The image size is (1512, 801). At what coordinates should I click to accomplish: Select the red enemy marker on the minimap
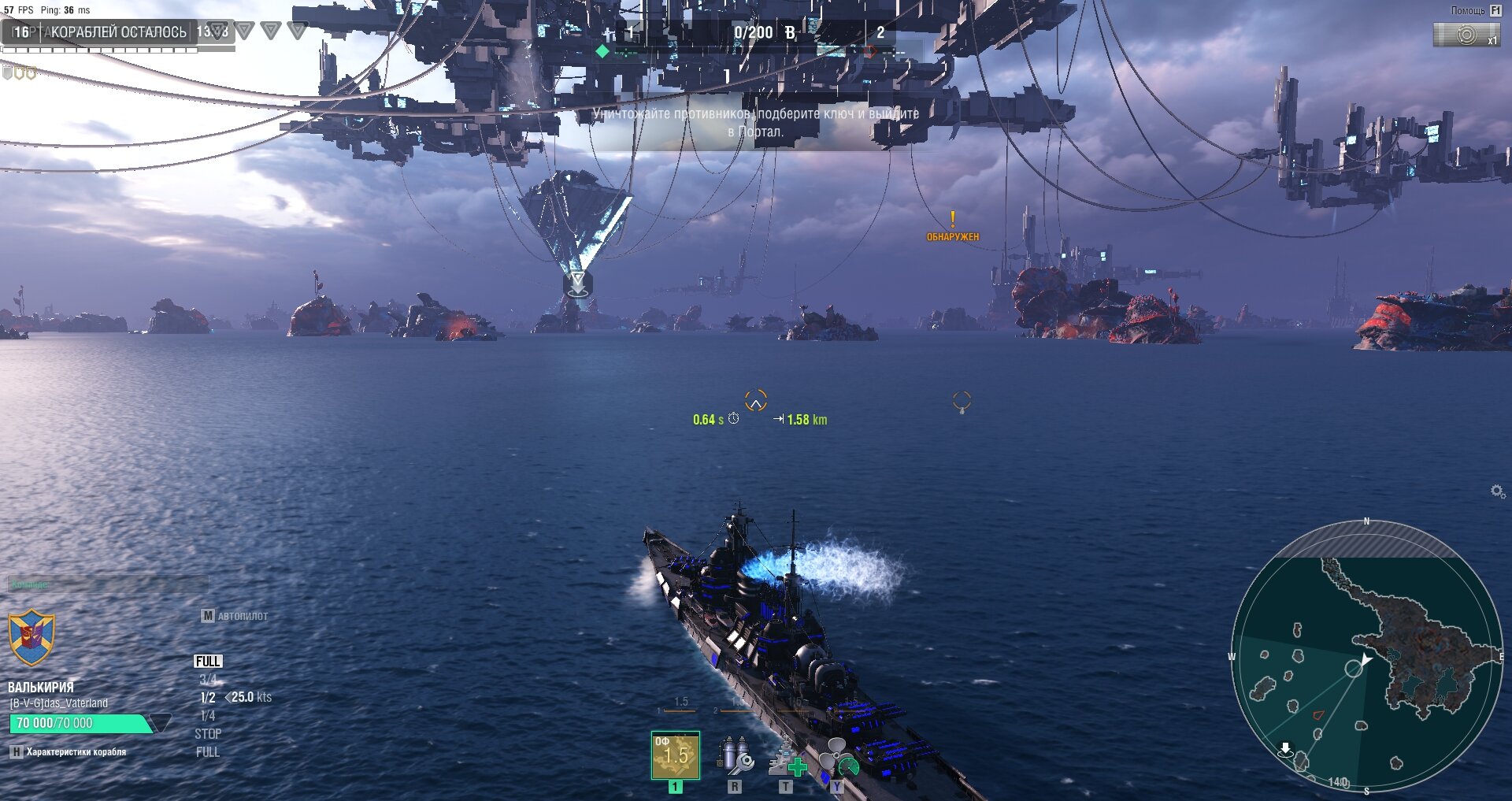pyautogui.click(x=1318, y=714)
